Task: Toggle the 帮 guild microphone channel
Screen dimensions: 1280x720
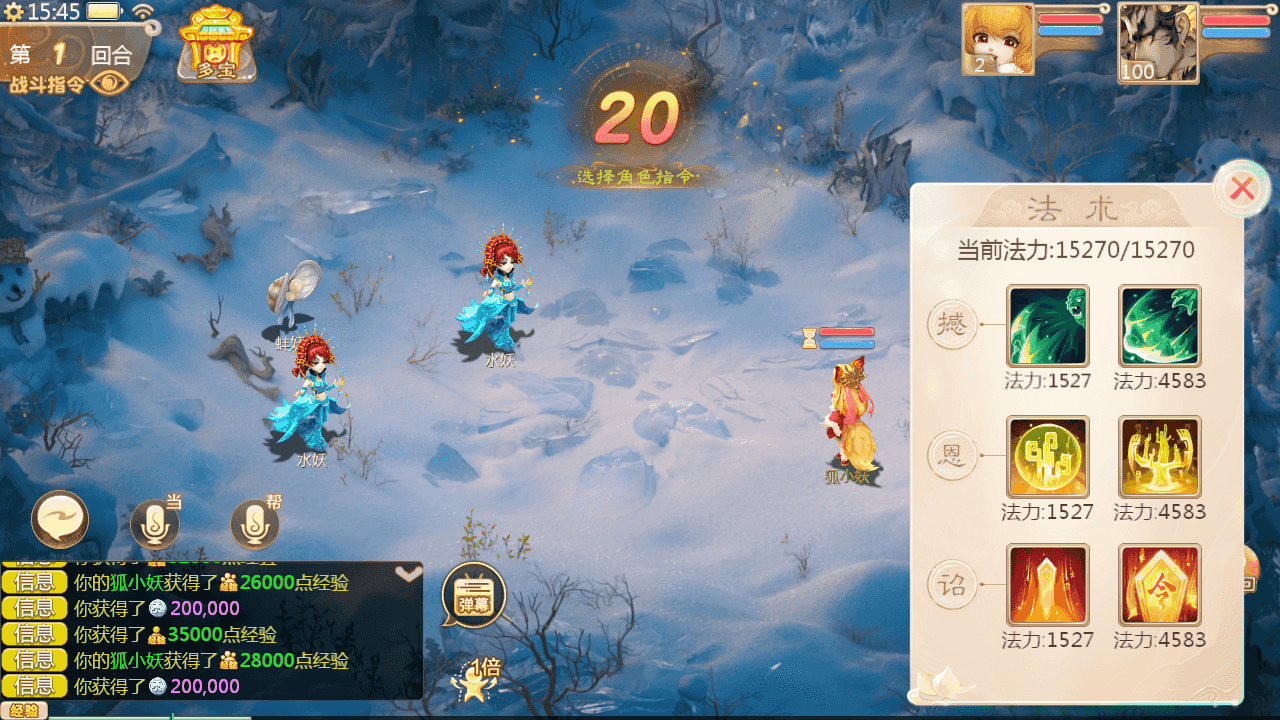Action: (x=254, y=523)
